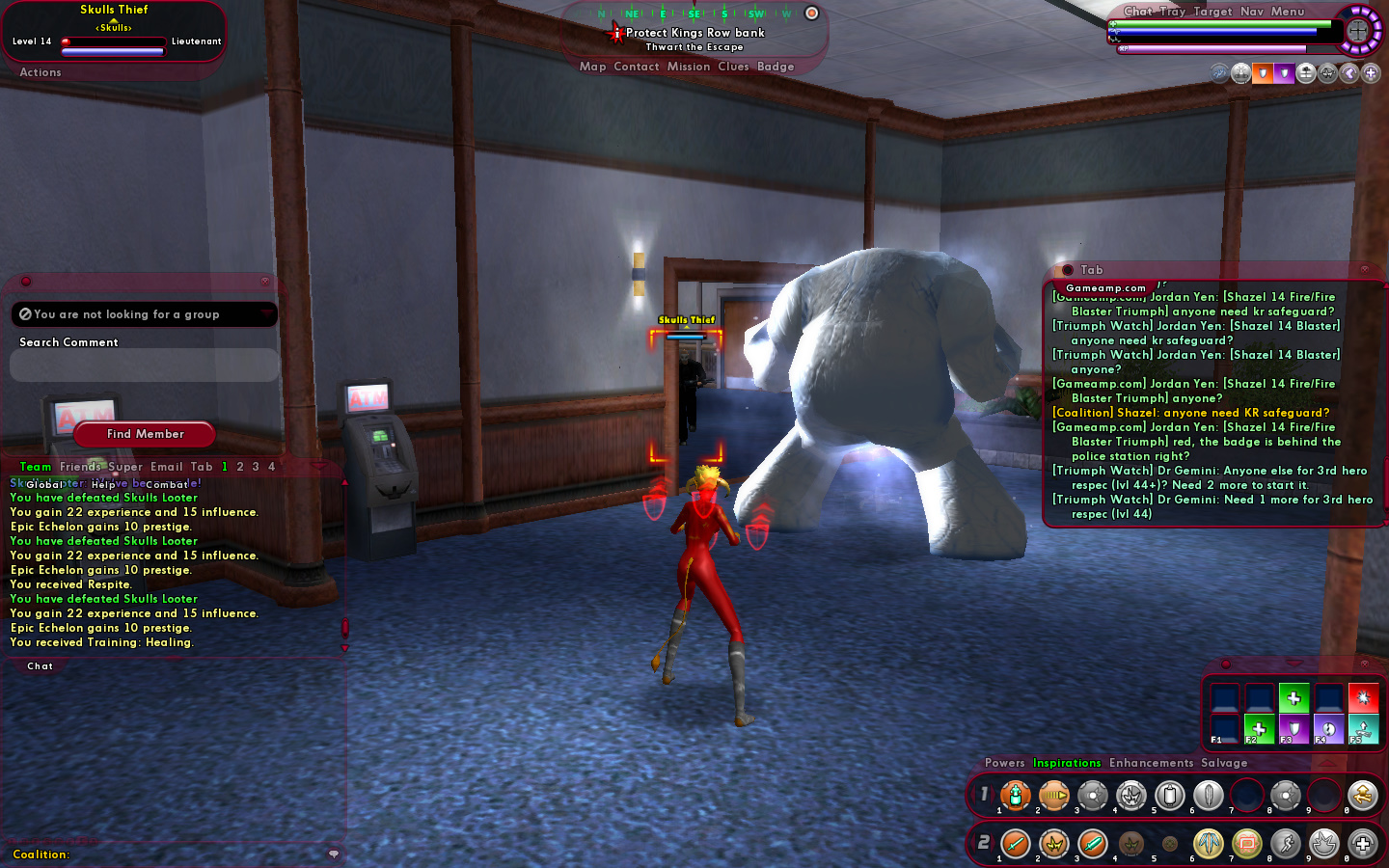Select the Combat chat tab
1389x868 pixels.
pos(167,484)
